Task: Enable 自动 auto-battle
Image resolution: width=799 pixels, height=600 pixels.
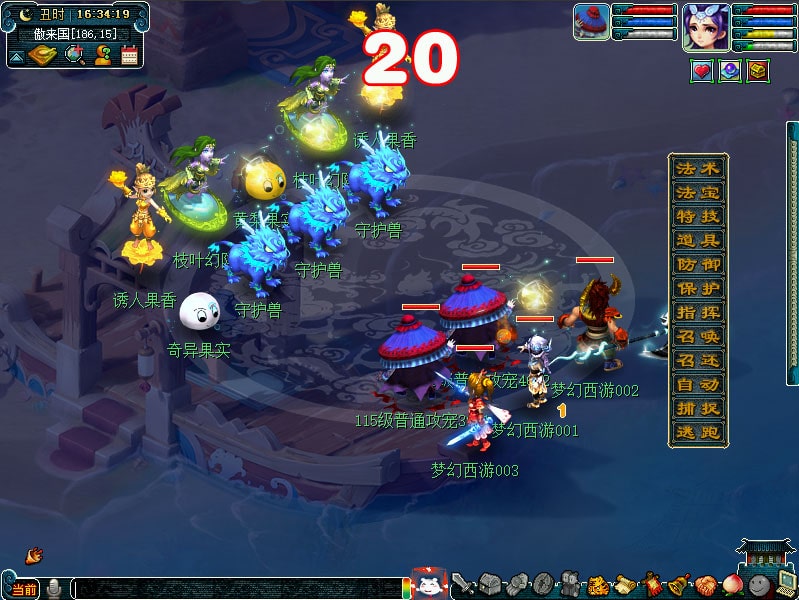Action: click(x=697, y=385)
